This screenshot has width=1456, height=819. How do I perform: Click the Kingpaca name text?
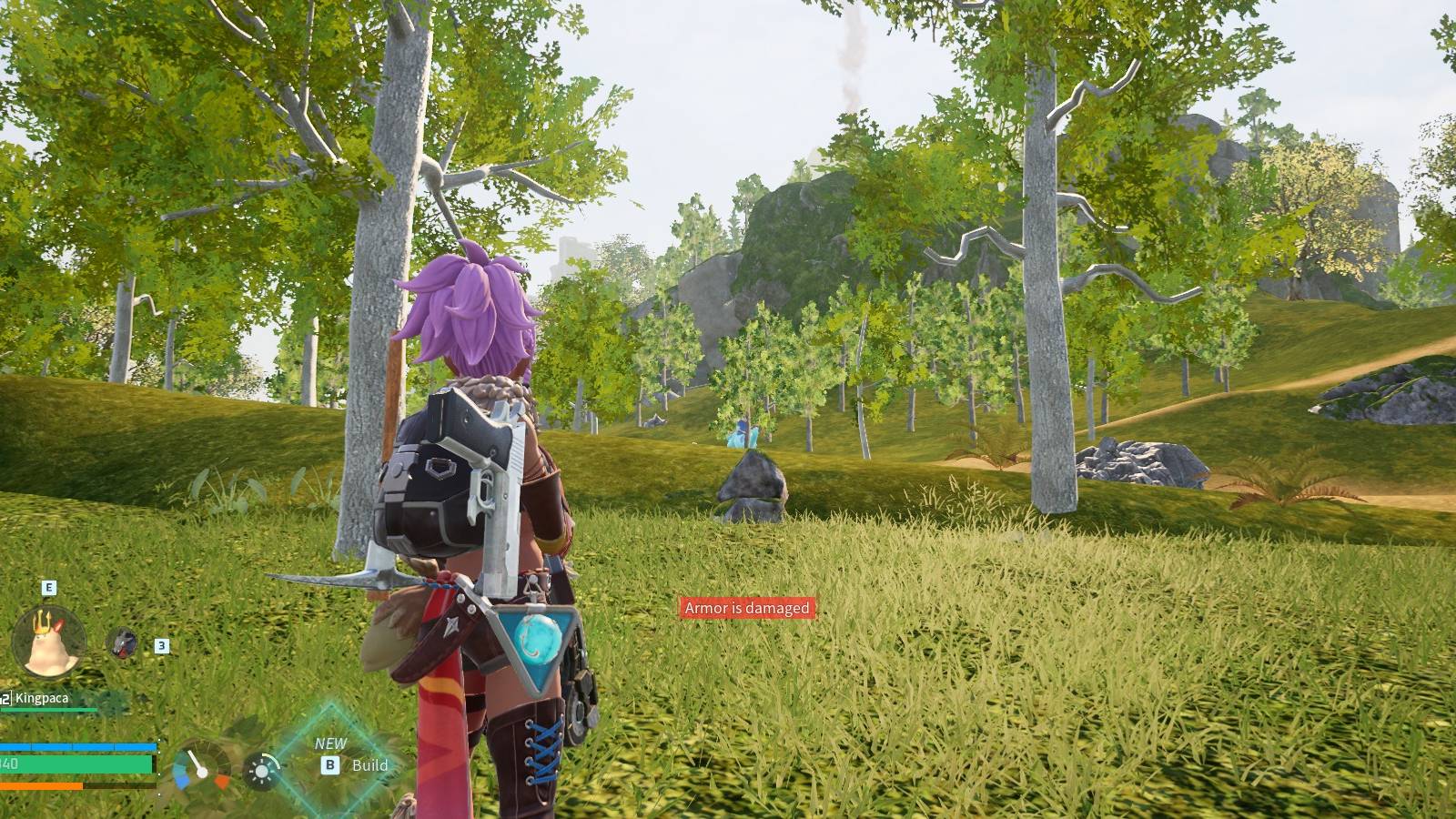[x=41, y=698]
